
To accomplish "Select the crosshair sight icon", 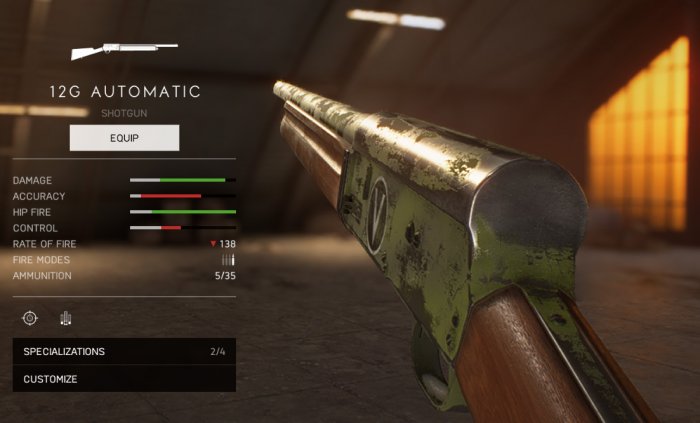I will pyautogui.click(x=30, y=318).
